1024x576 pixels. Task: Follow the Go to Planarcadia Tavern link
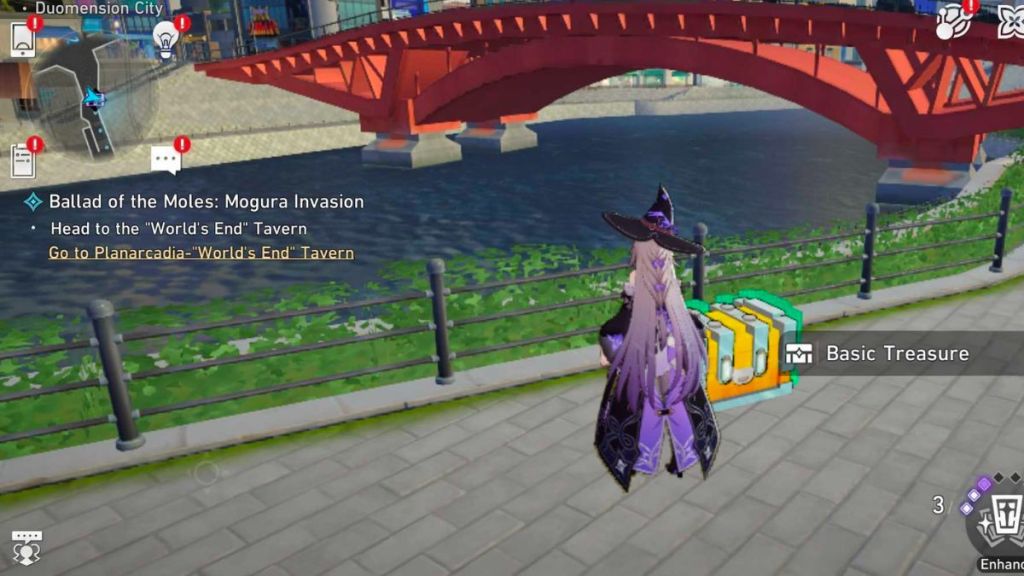pyautogui.click(x=201, y=253)
